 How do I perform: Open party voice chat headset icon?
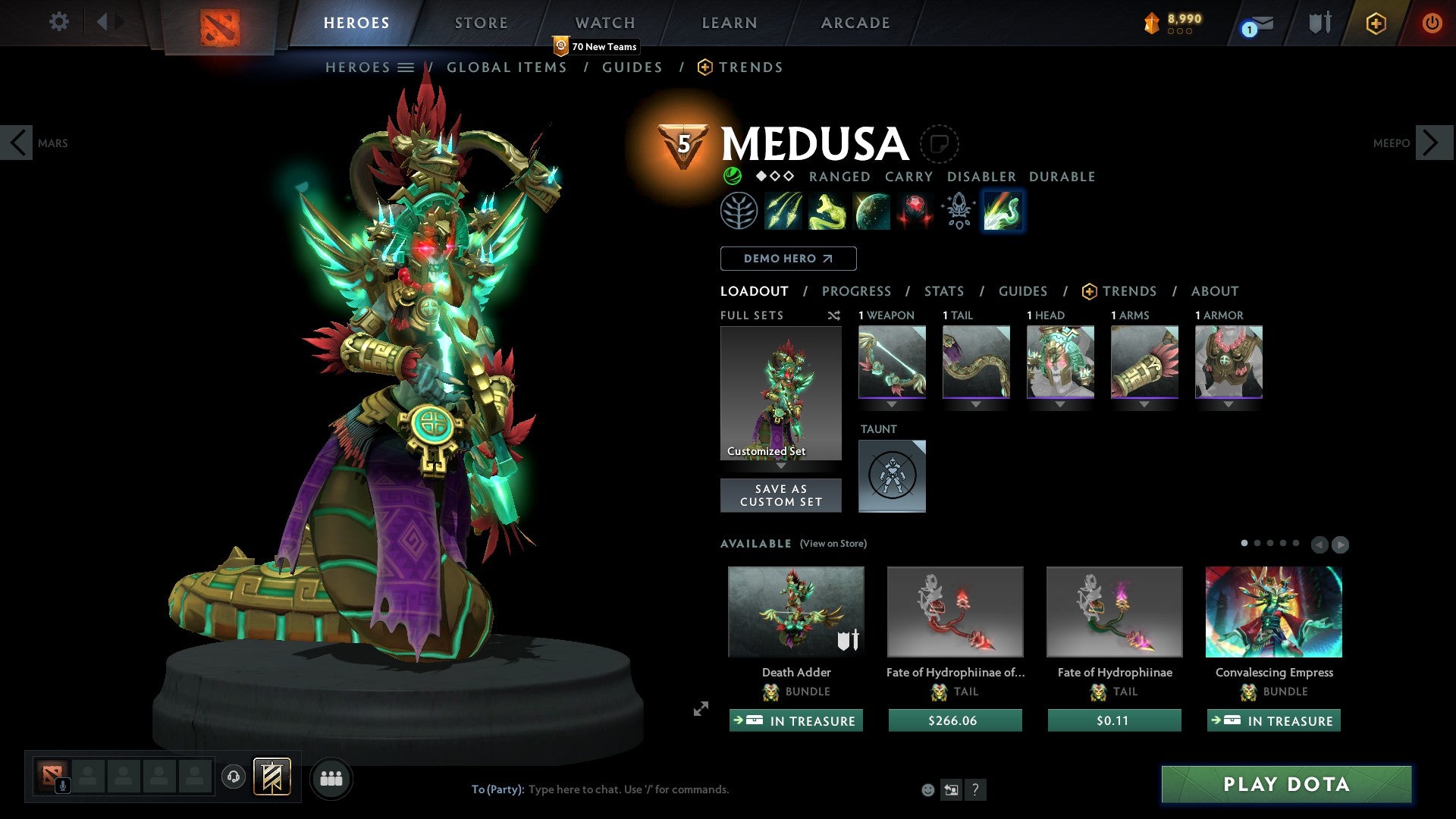pos(234,777)
